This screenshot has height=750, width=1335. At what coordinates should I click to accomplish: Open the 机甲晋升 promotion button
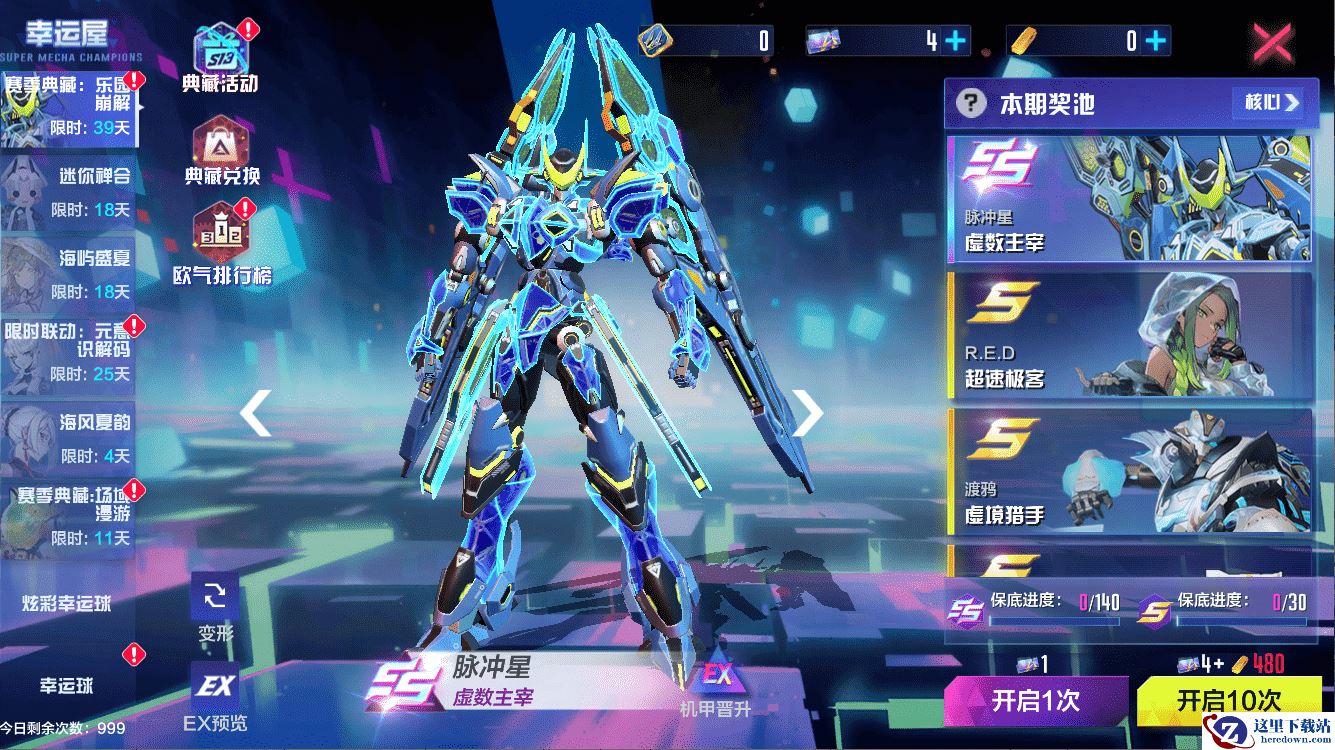715,687
